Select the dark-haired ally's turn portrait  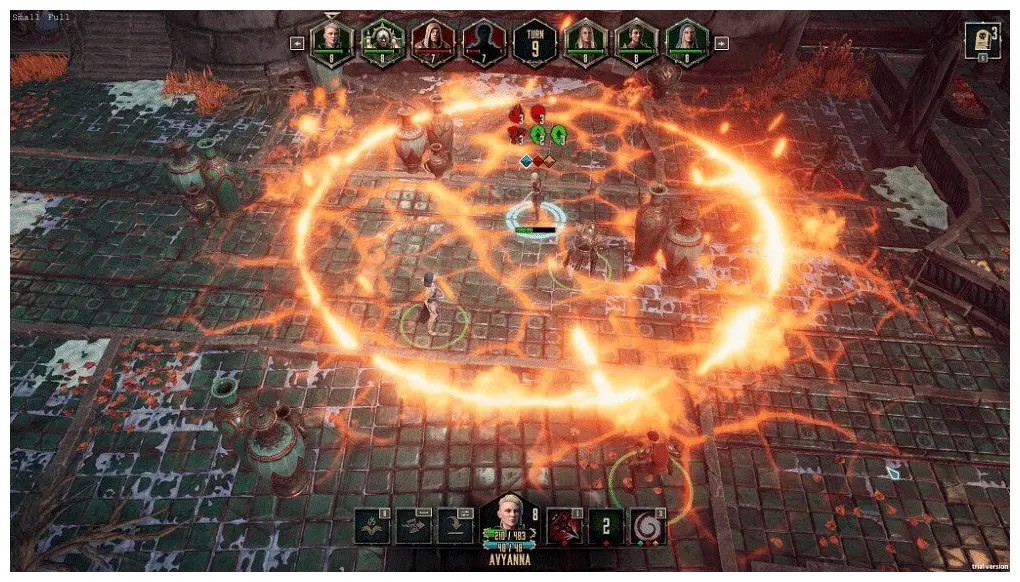636,41
